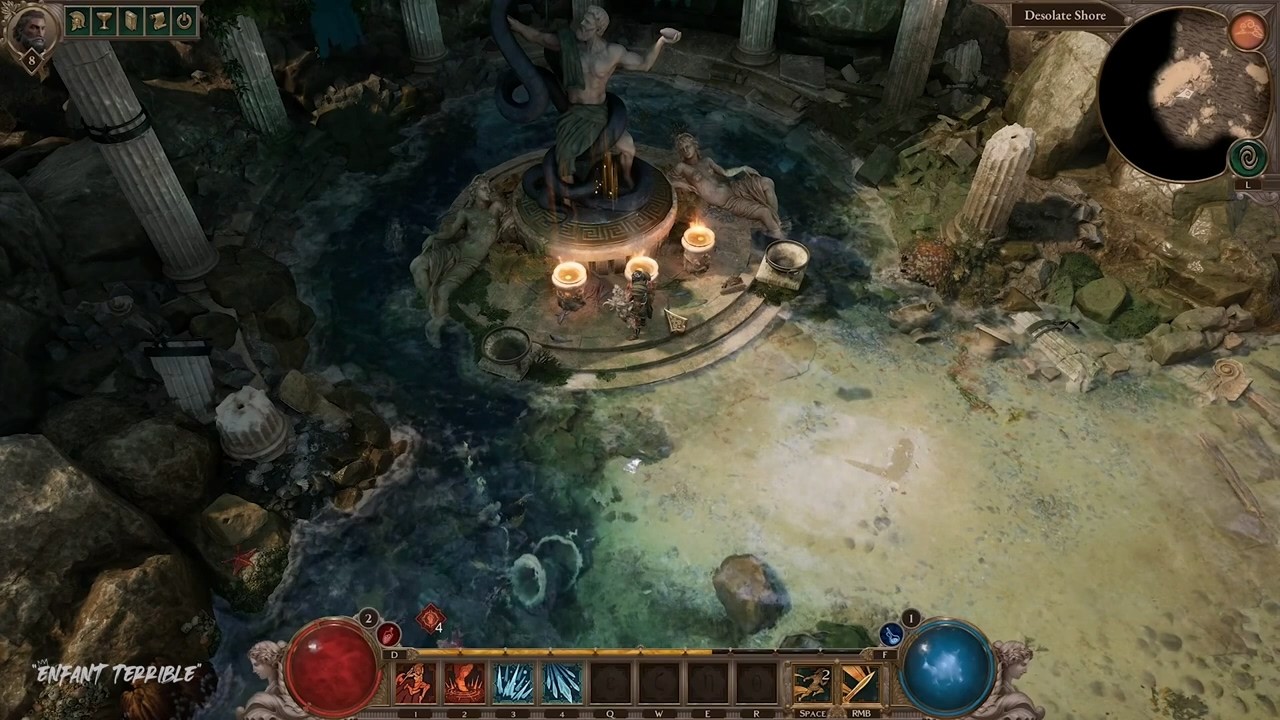Screen dimensions: 1280x720
Task: Select the golden dash skill slot
Action: 812,684
